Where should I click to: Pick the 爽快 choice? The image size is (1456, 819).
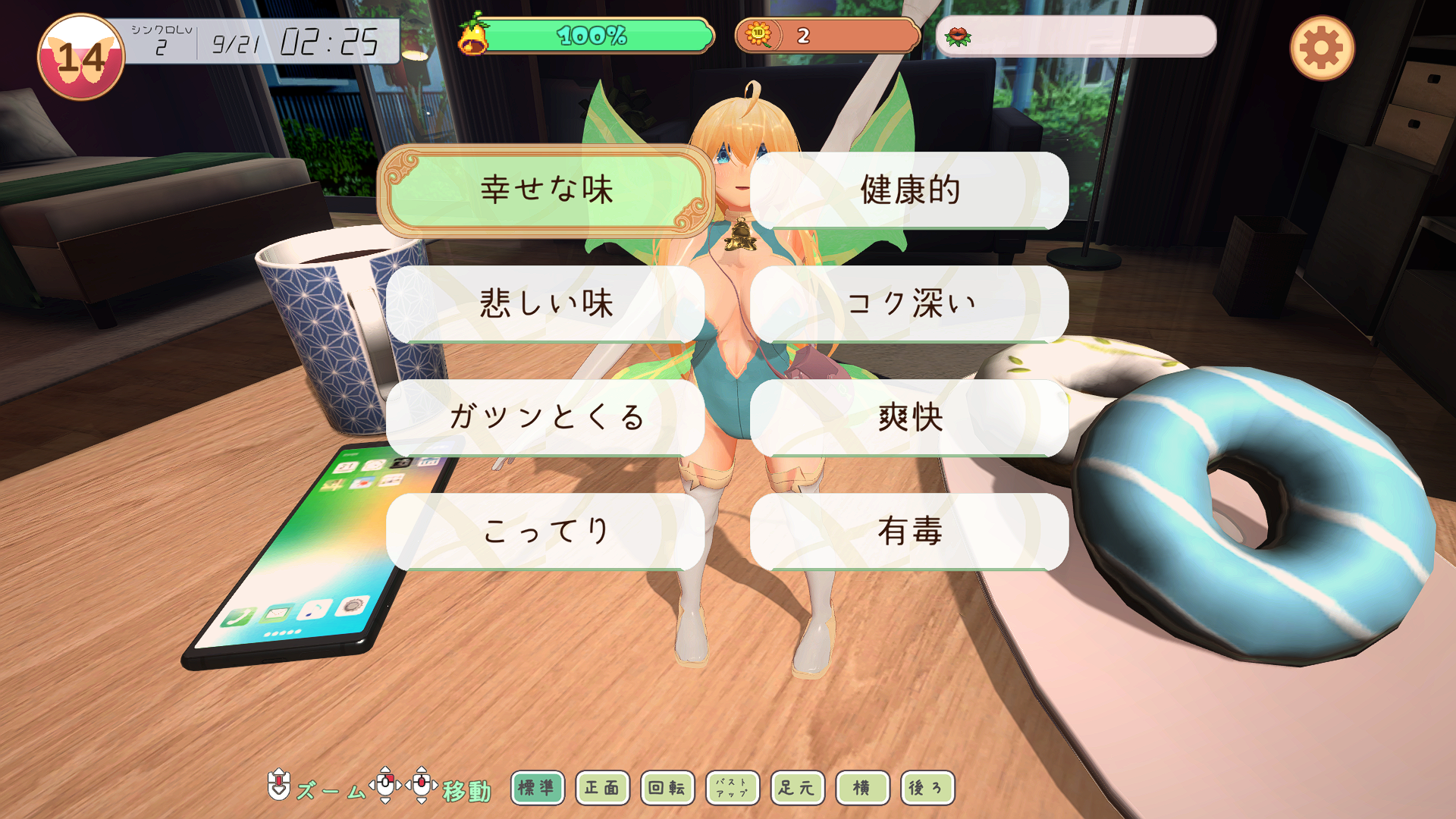pos(909,417)
